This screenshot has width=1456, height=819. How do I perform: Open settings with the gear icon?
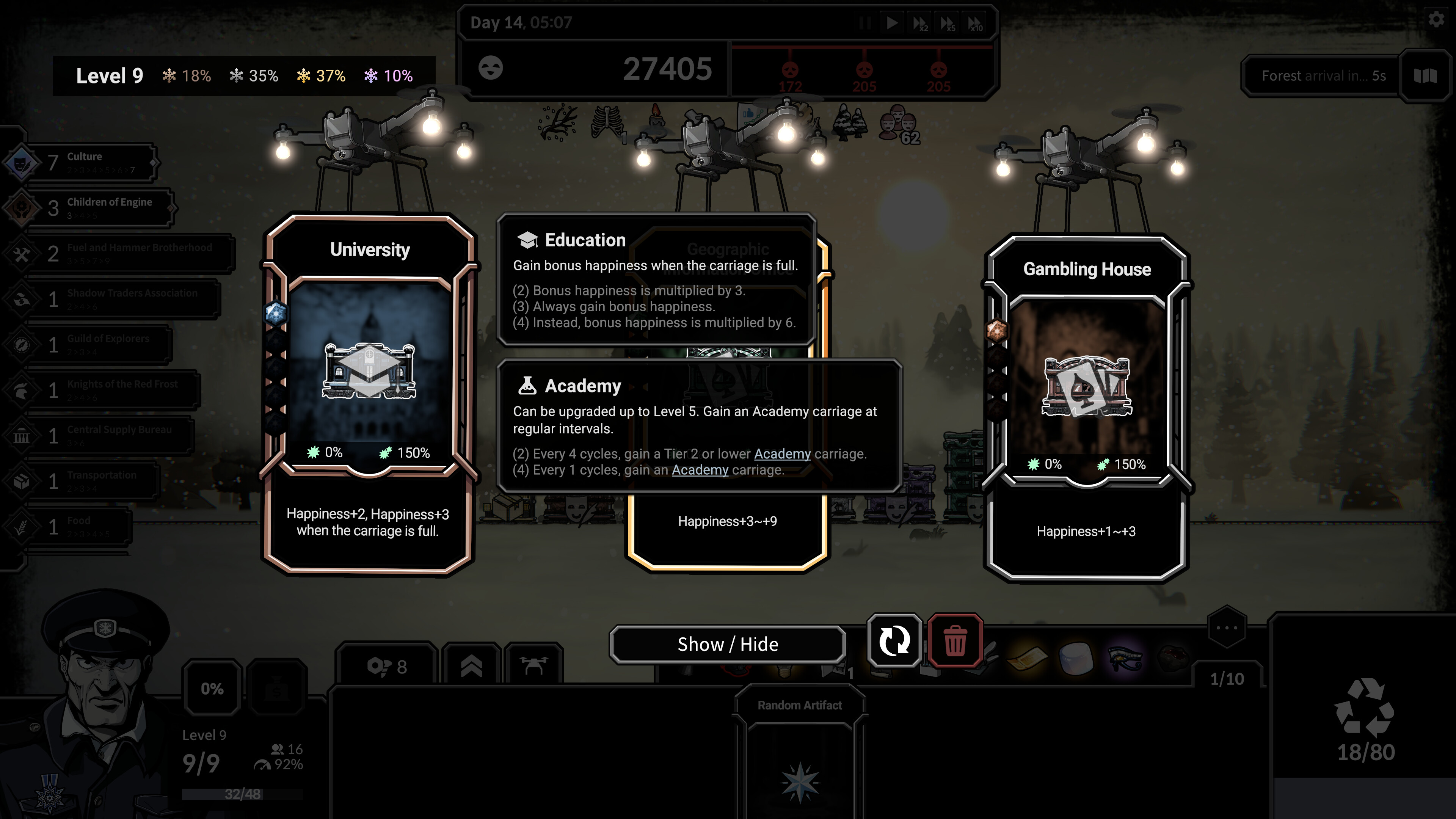click(1436, 20)
